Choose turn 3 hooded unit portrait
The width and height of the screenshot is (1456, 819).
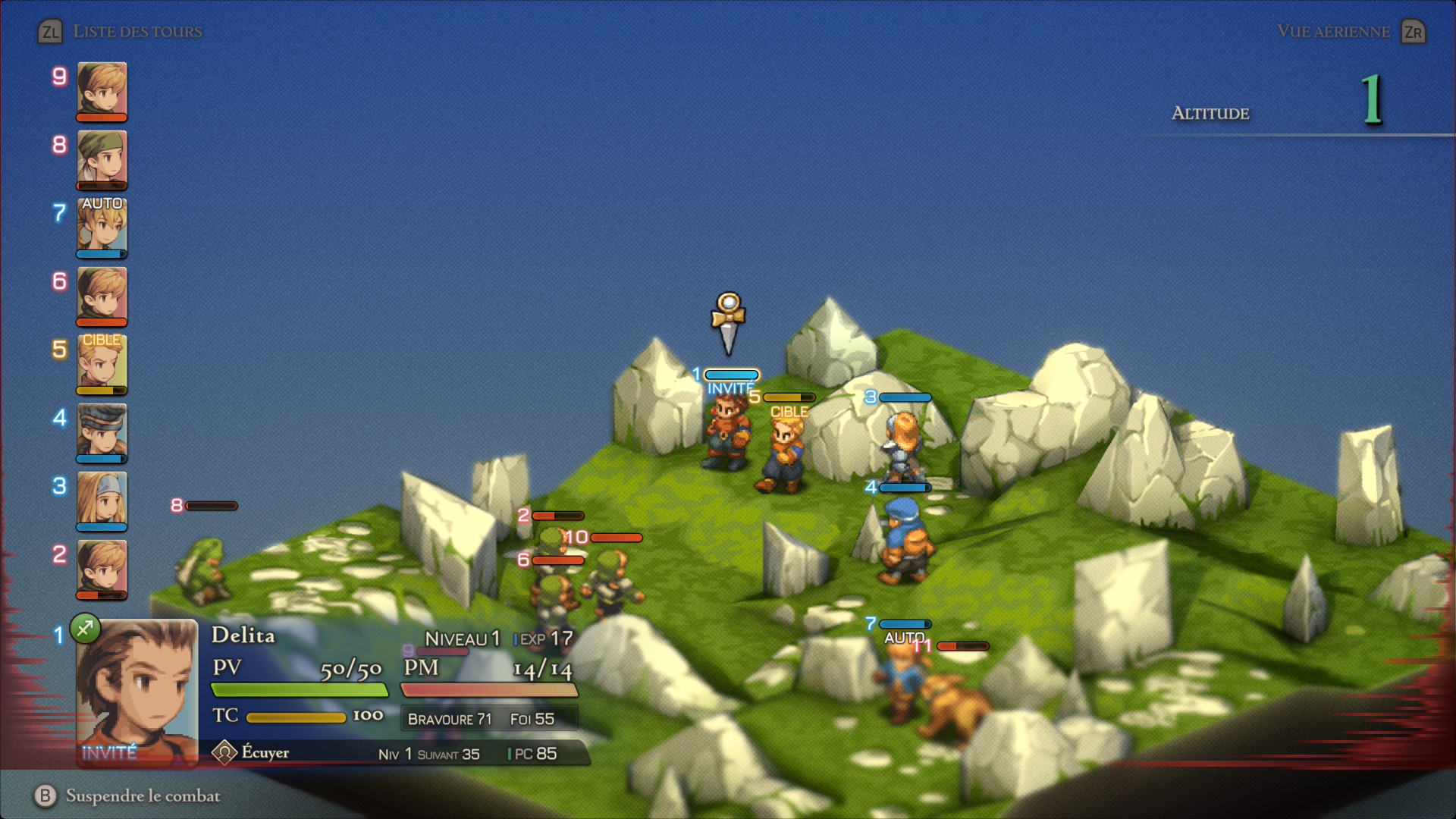coord(102,499)
